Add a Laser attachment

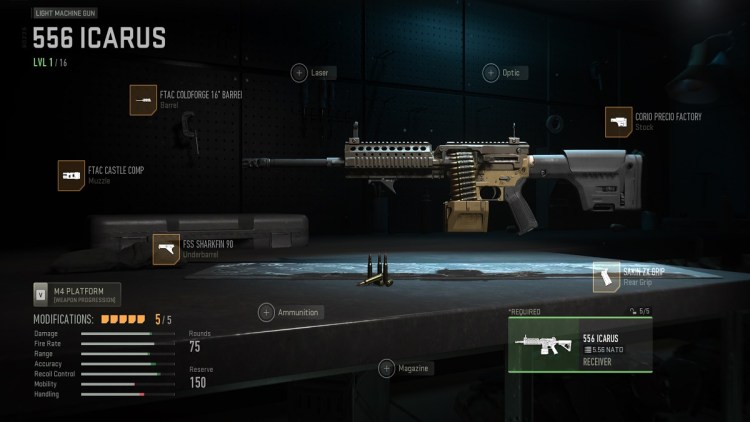tap(299, 73)
